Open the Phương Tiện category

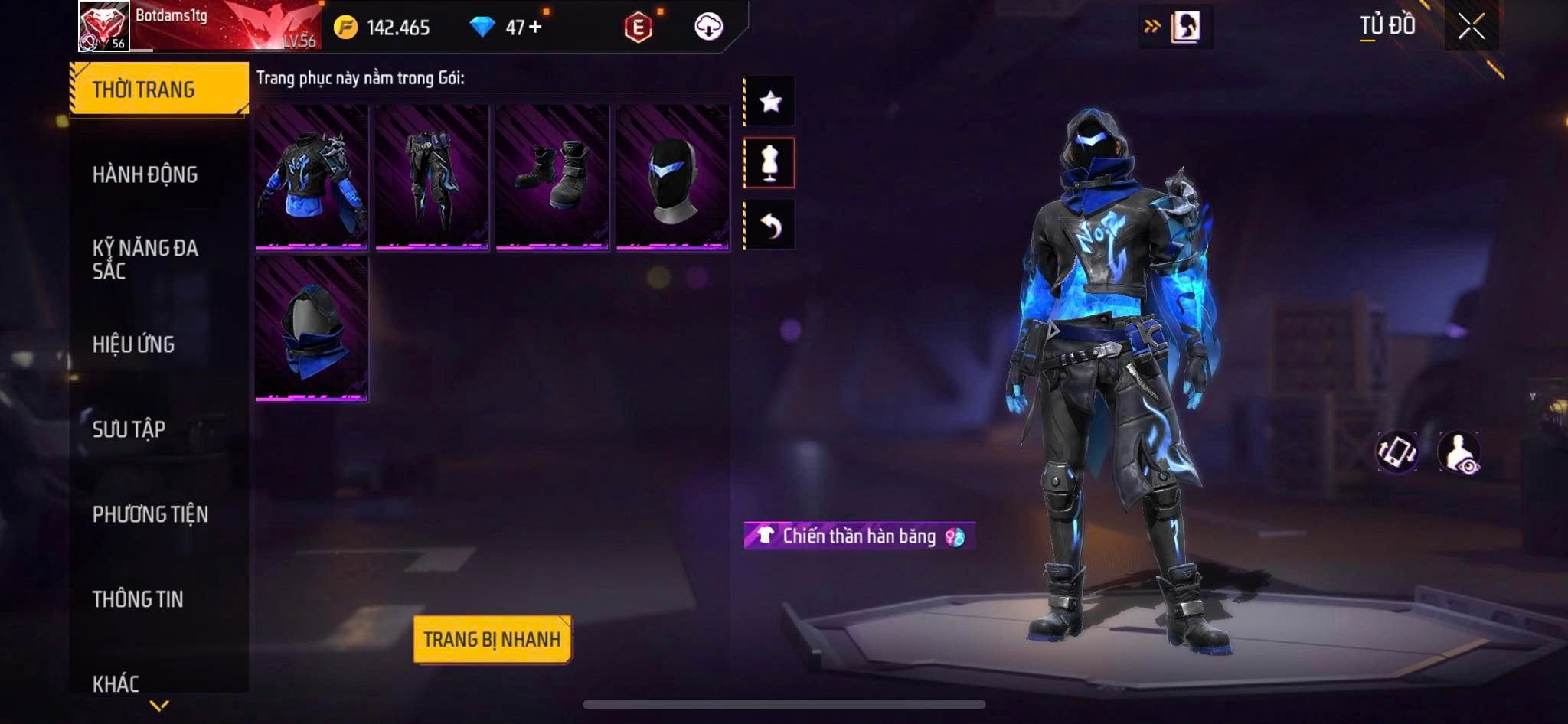150,514
